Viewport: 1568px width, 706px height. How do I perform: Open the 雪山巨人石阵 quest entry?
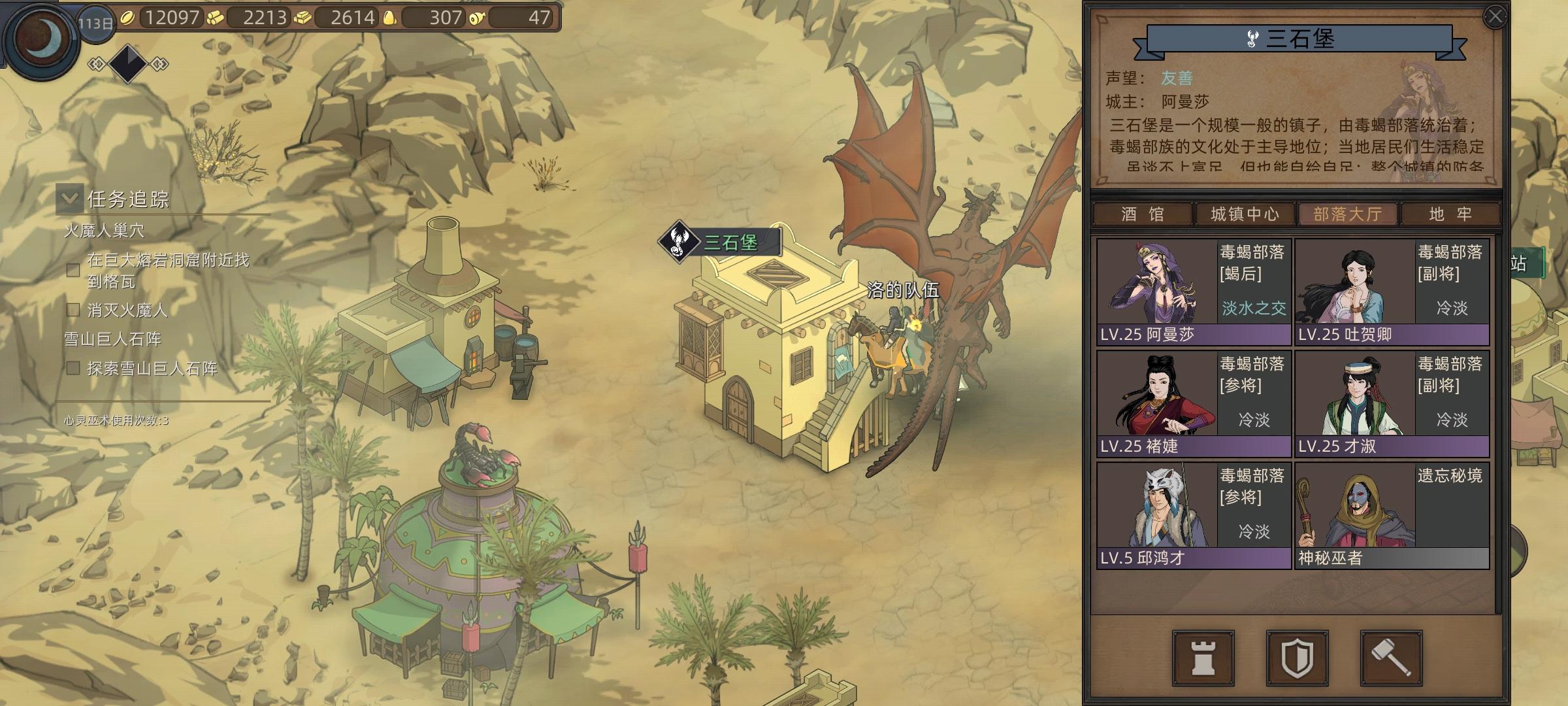point(112,339)
